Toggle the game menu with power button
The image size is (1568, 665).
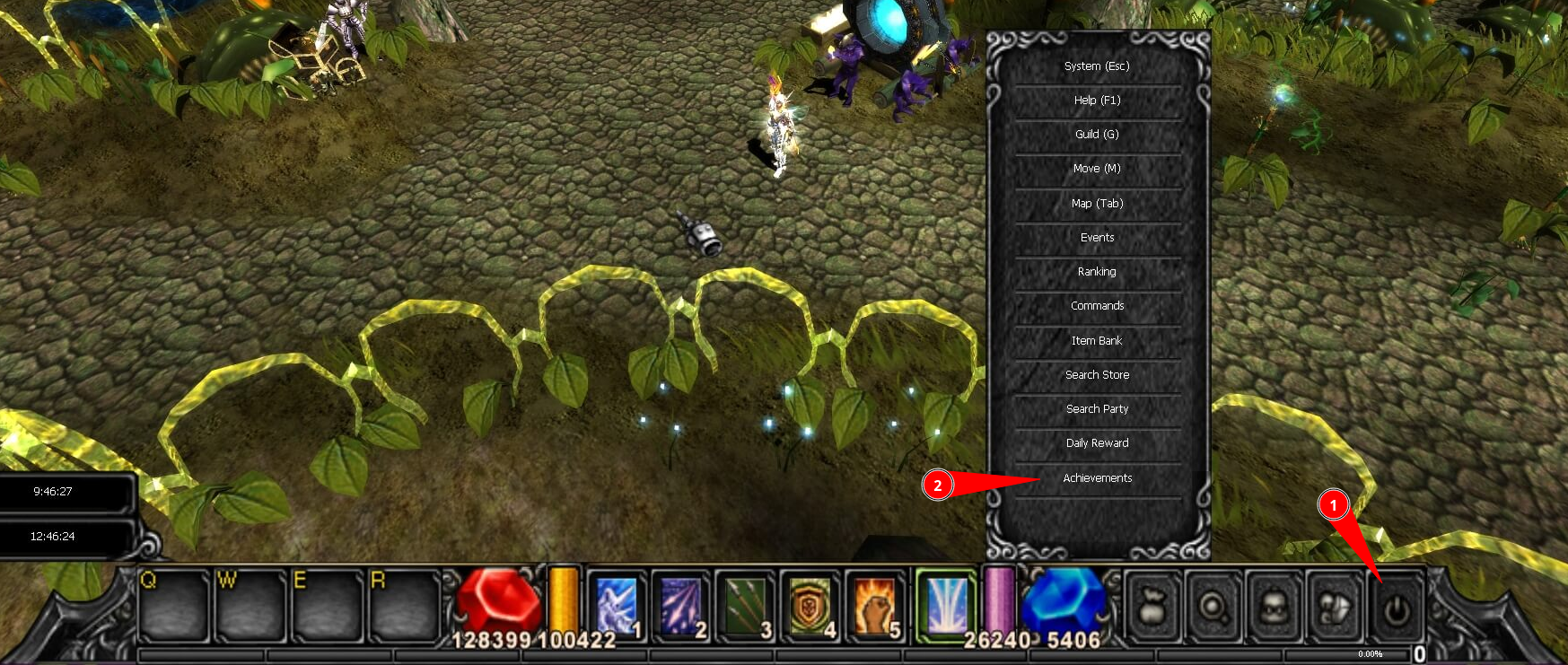(1397, 610)
